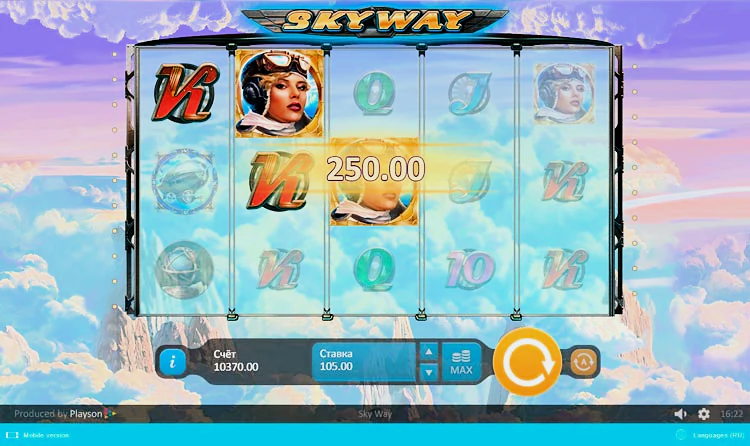Toggle the sound speaker icon
Screen dimensions: 750x446
click(x=681, y=414)
